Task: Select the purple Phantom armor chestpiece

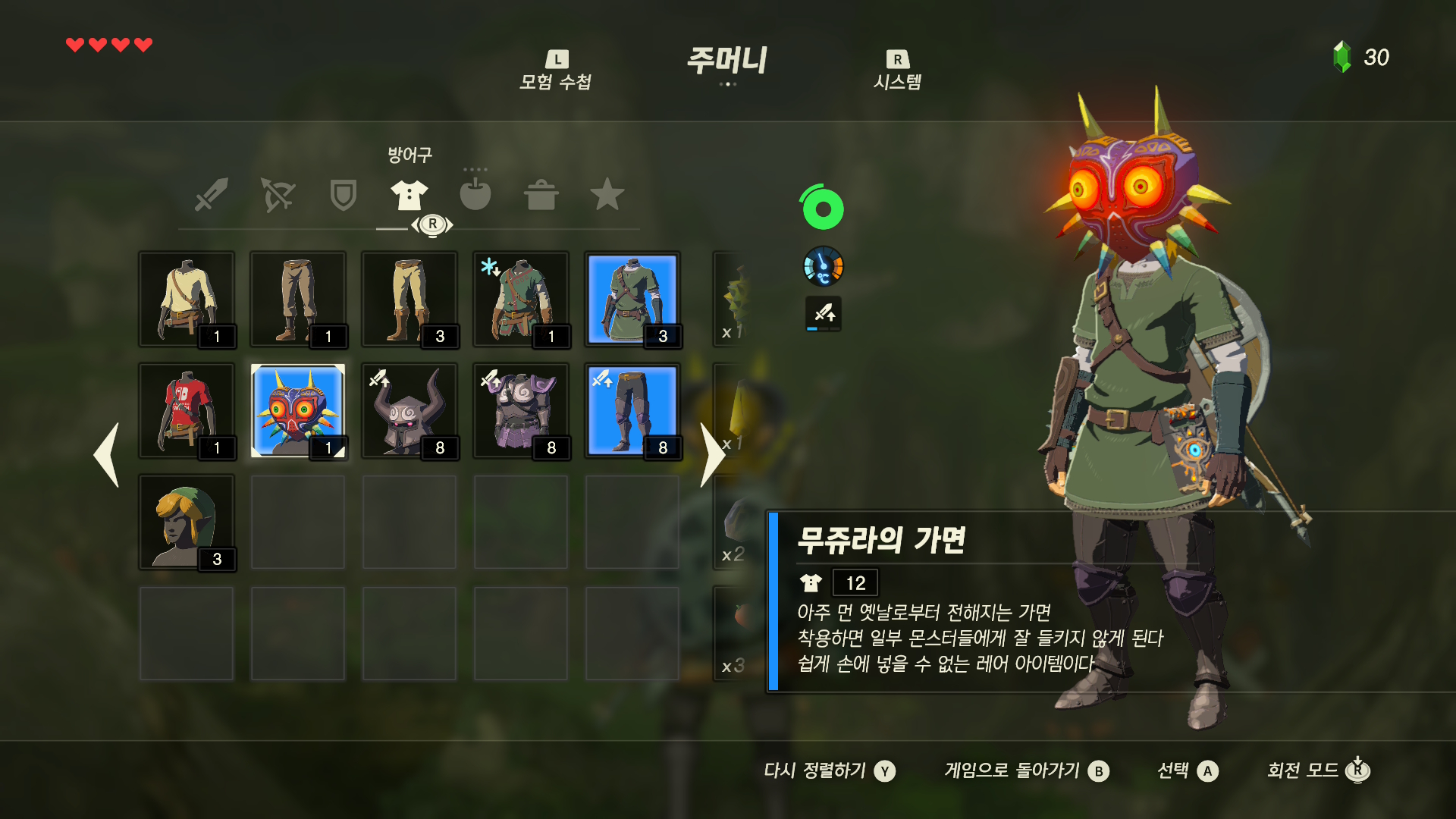Action: 521,411
